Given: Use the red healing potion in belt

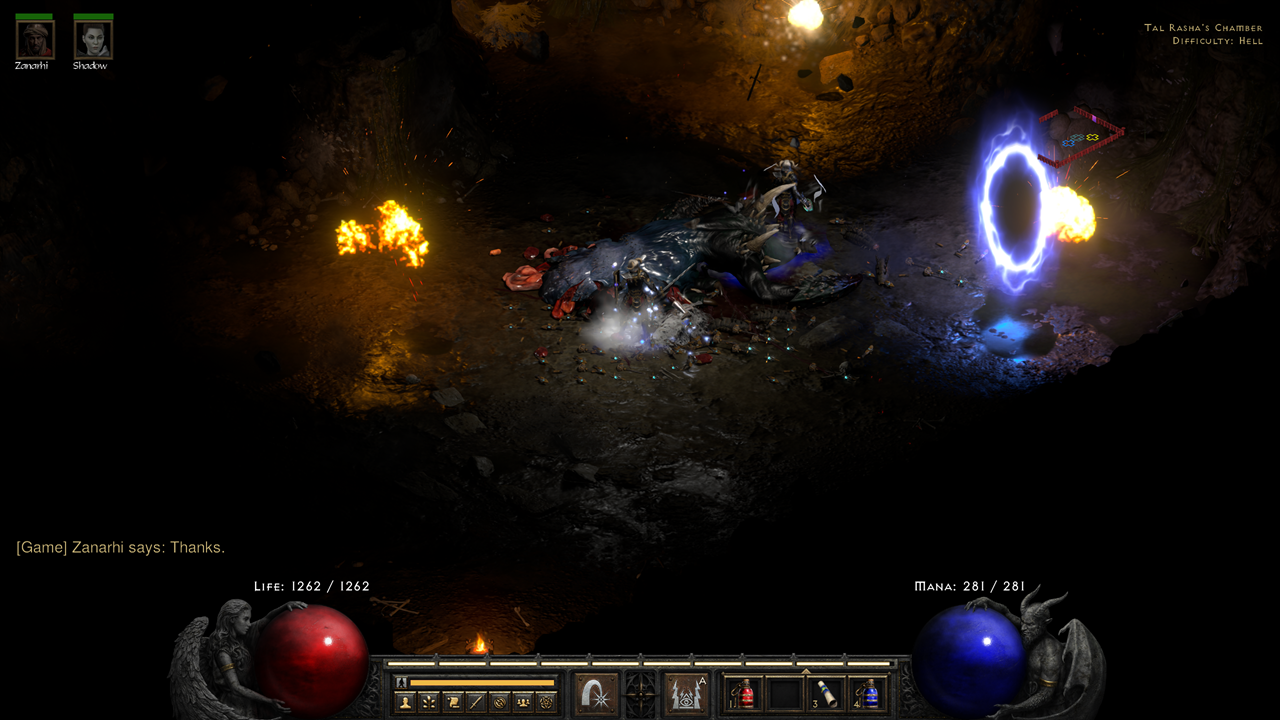Looking at the screenshot, I should pos(744,694).
